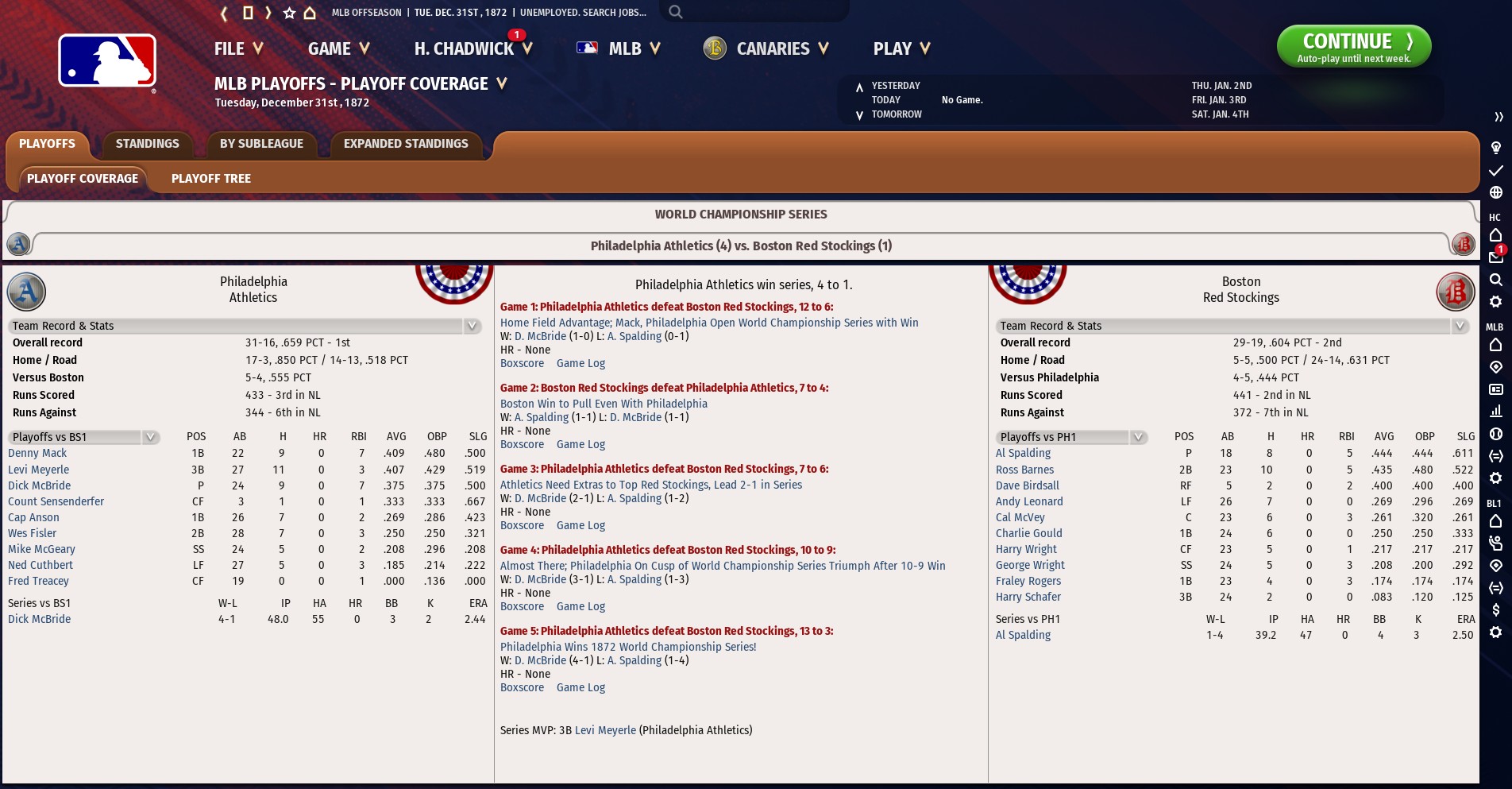
Task: Expand the Playoffs vs BS1 dropdown
Action: tap(149, 437)
